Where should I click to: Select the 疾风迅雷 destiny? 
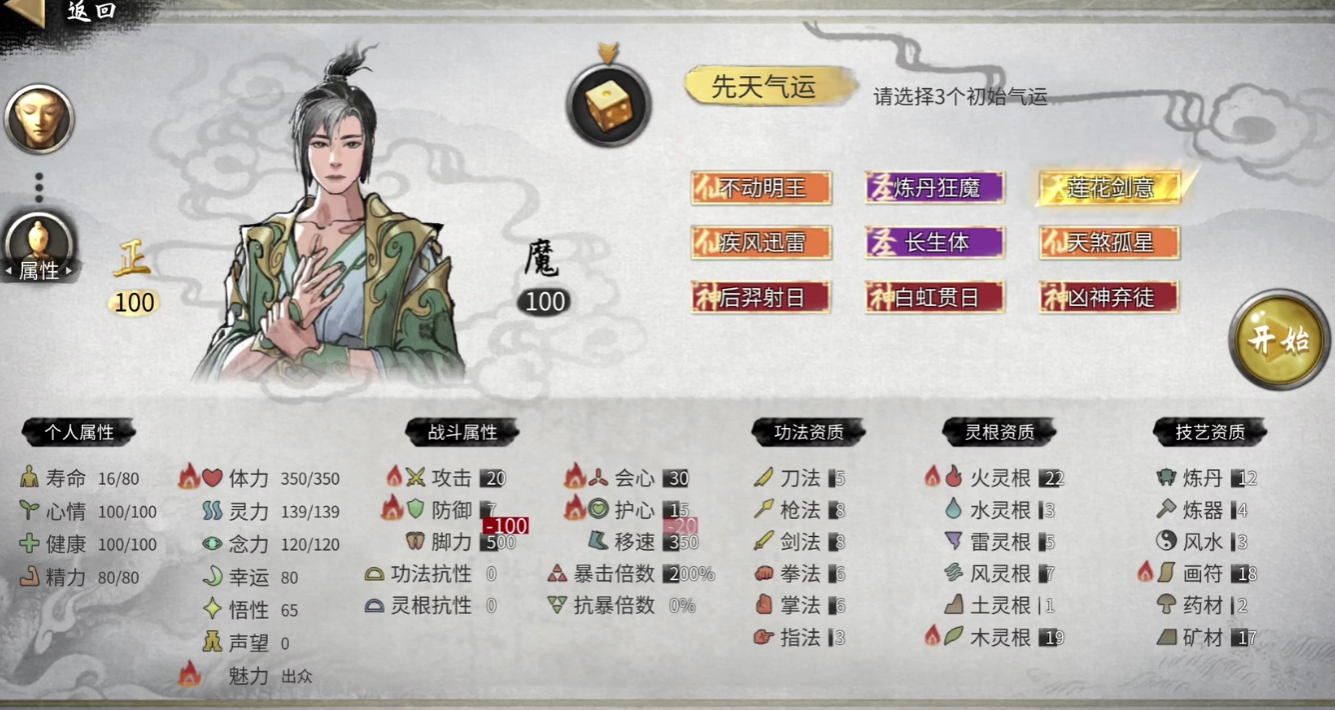pos(761,242)
